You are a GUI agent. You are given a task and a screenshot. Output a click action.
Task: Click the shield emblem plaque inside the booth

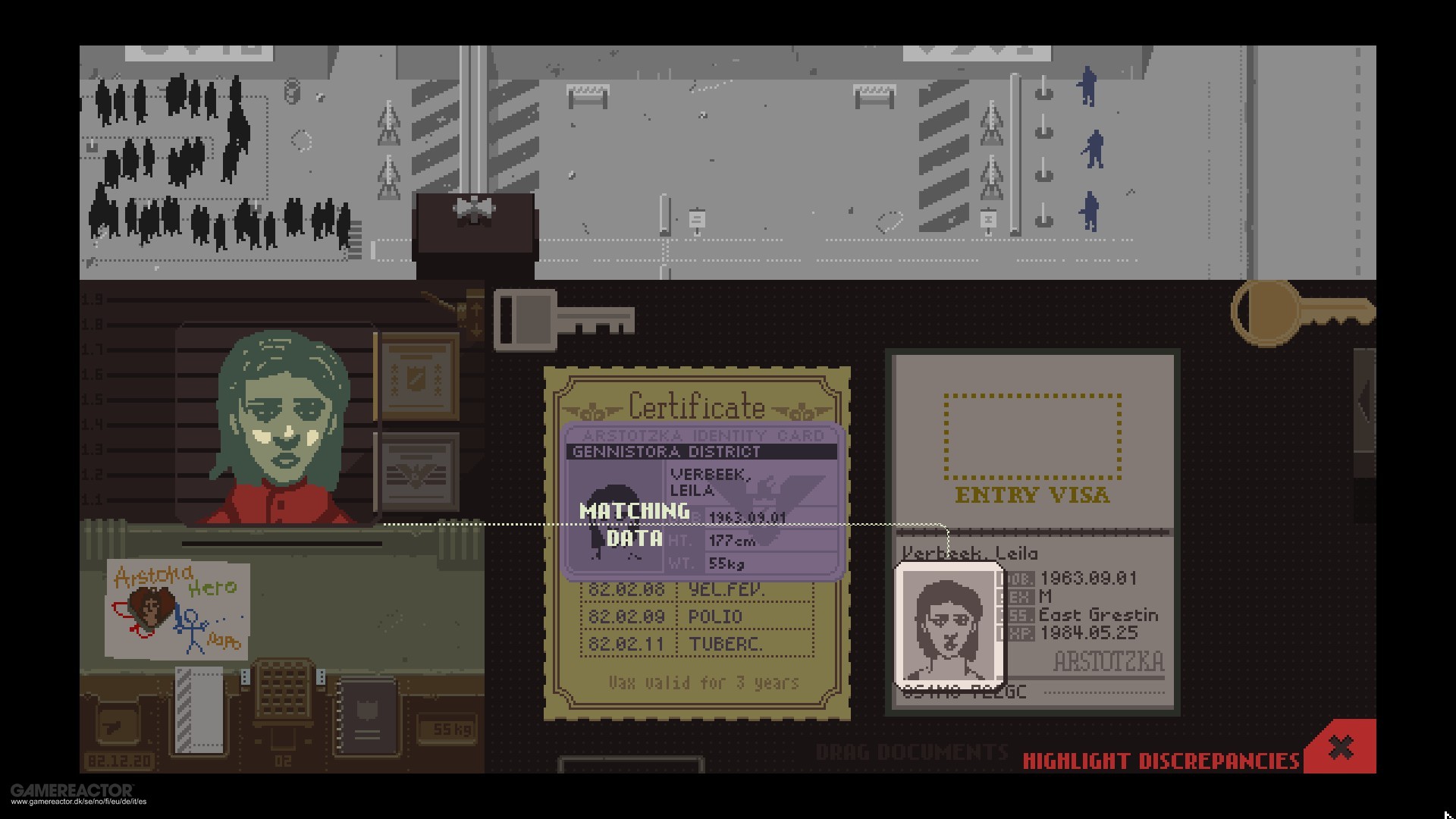point(416,378)
